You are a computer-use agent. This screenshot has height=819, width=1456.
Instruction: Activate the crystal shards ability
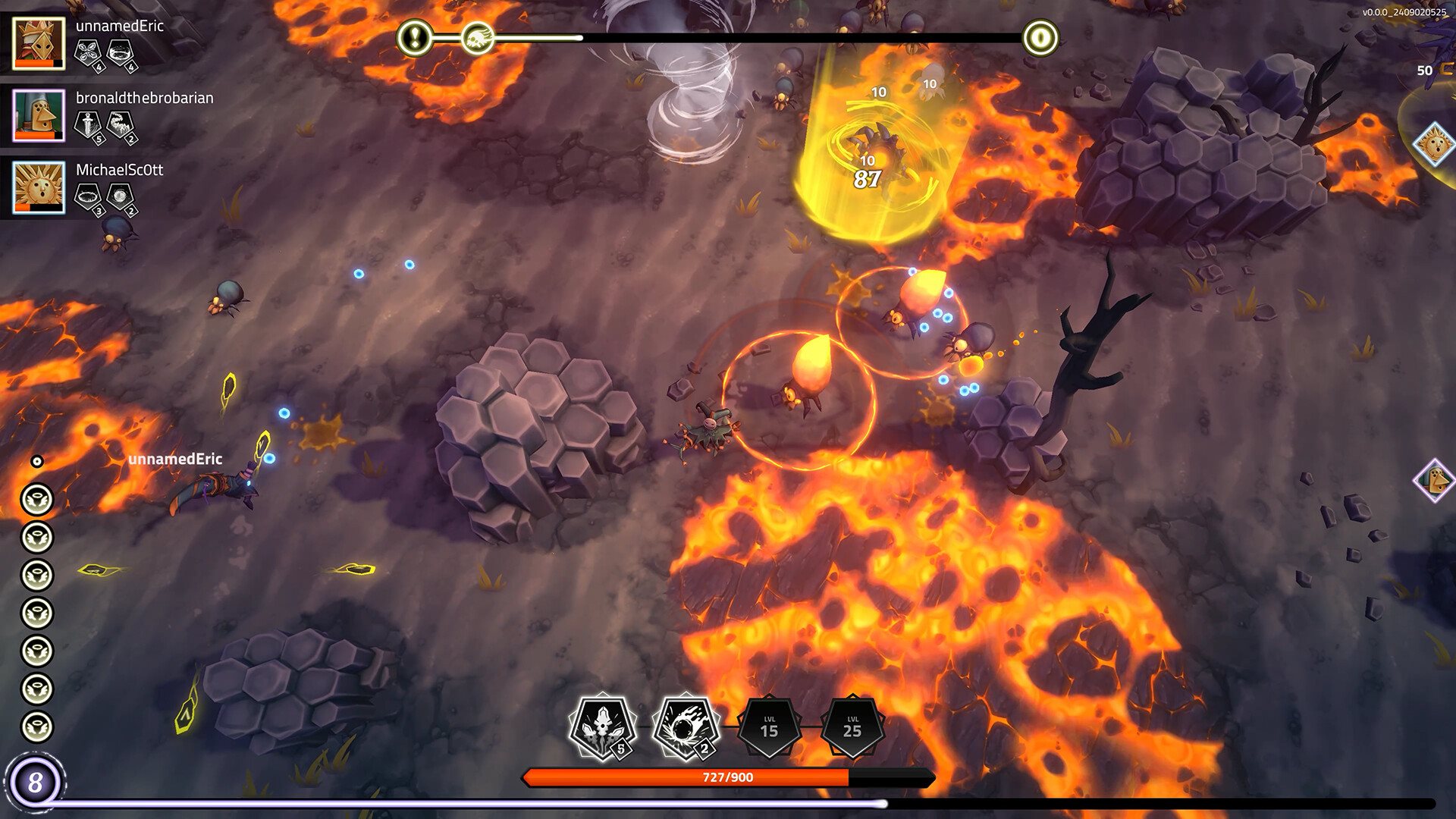click(603, 727)
